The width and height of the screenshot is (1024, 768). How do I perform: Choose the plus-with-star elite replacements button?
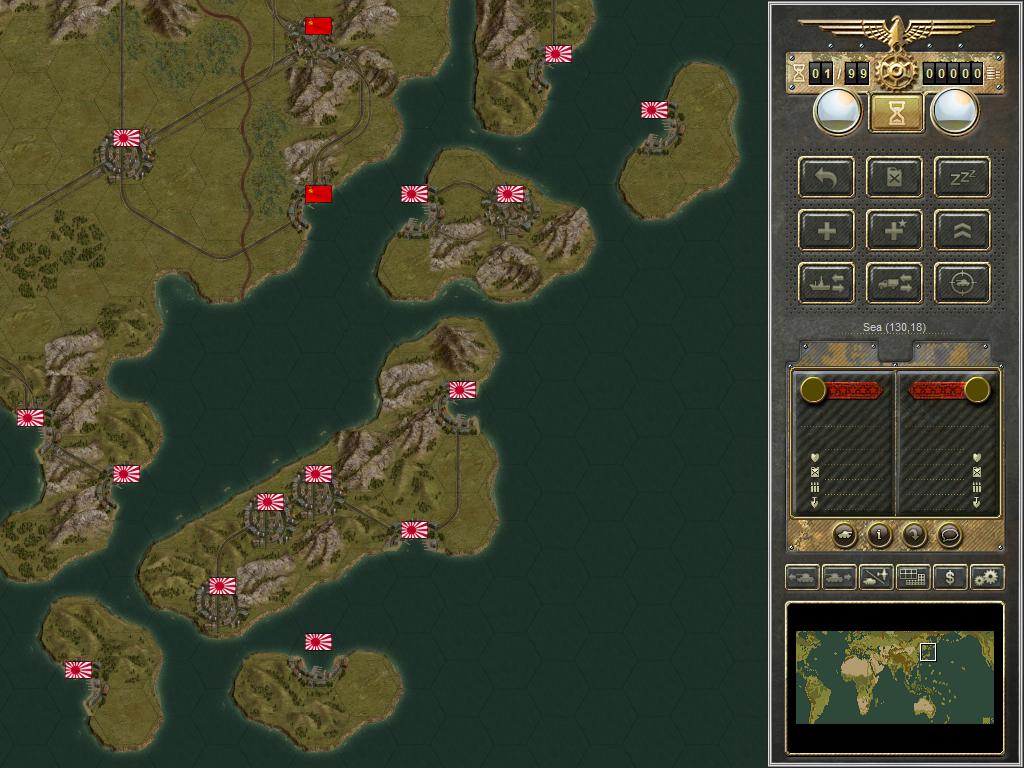pos(895,231)
